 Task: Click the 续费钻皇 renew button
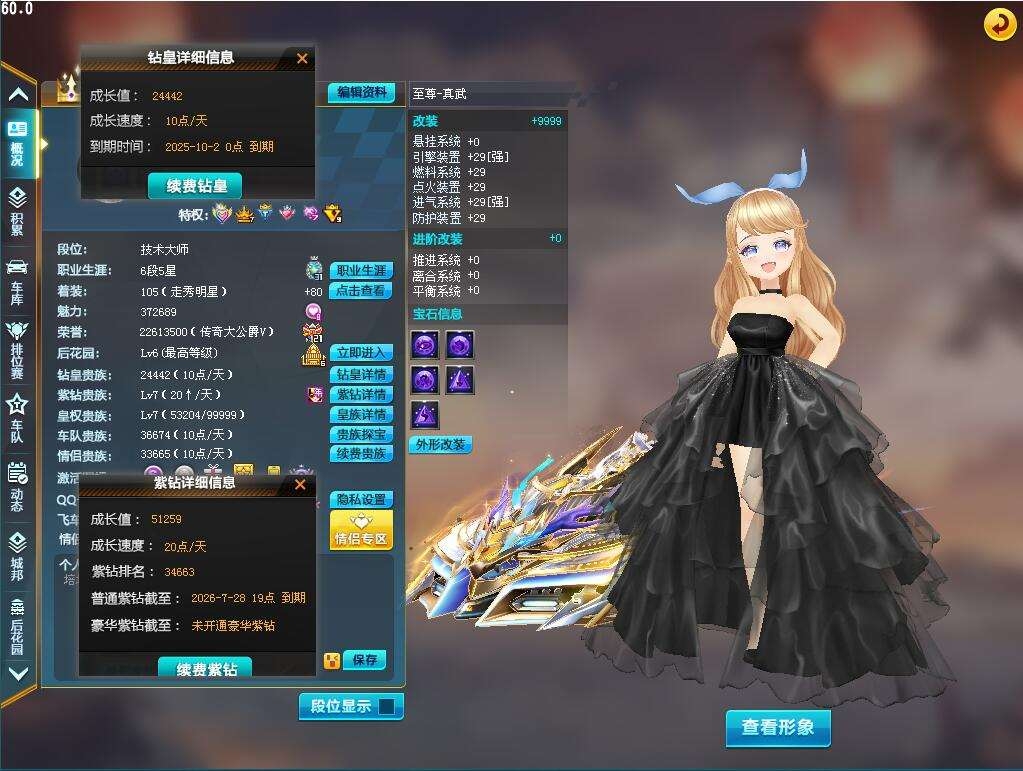[x=195, y=186]
